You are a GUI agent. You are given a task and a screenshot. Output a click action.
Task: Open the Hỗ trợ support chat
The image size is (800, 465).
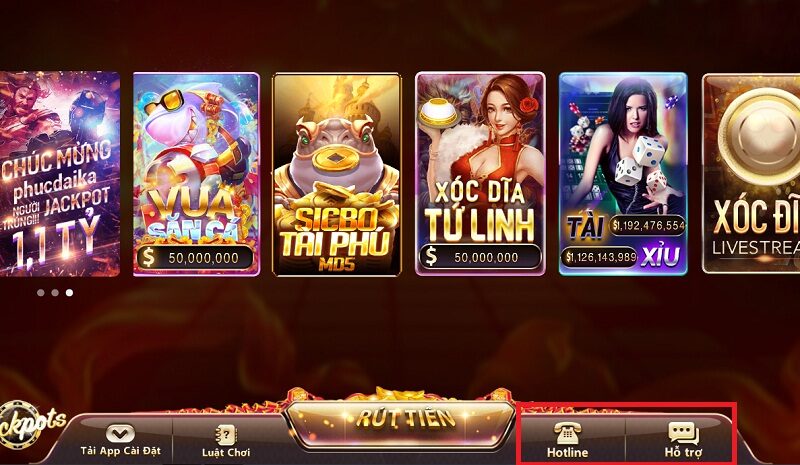click(683, 440)
